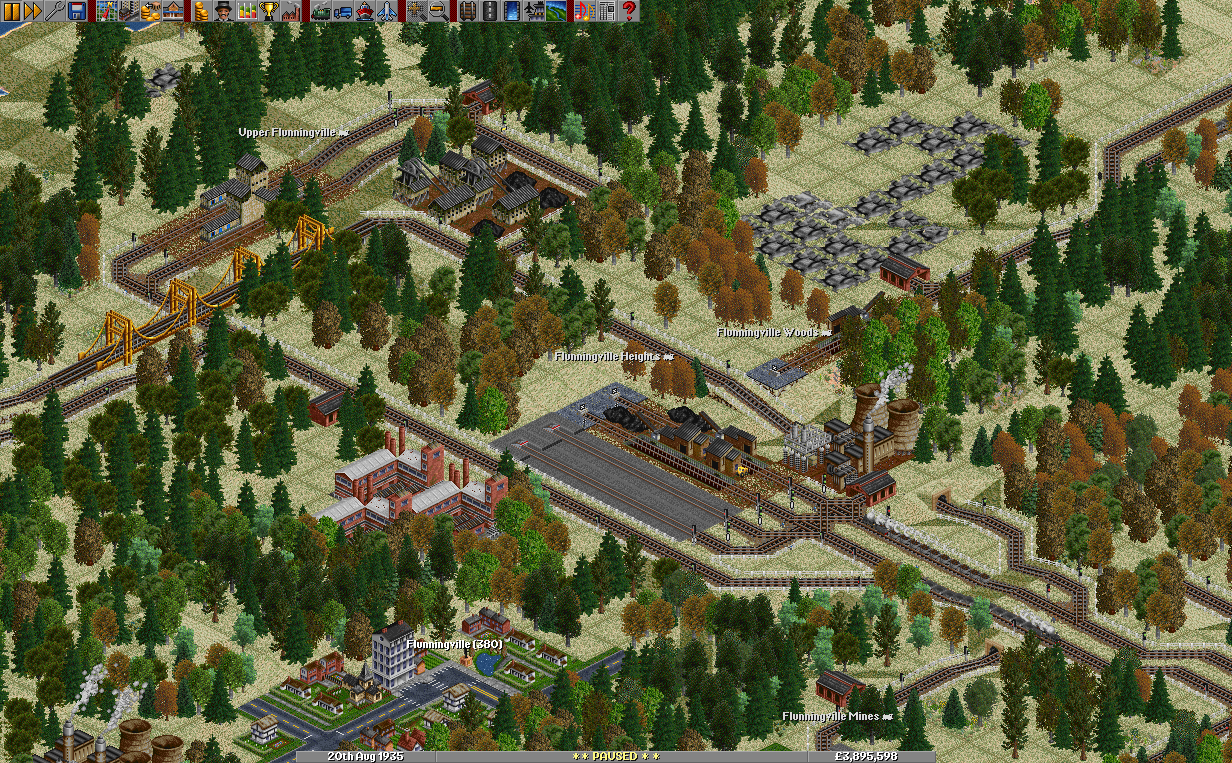The height and width of the screenshot is (763, 1232).
Task: Open the music notes sound menu
Action: click(x=585, y=11)
